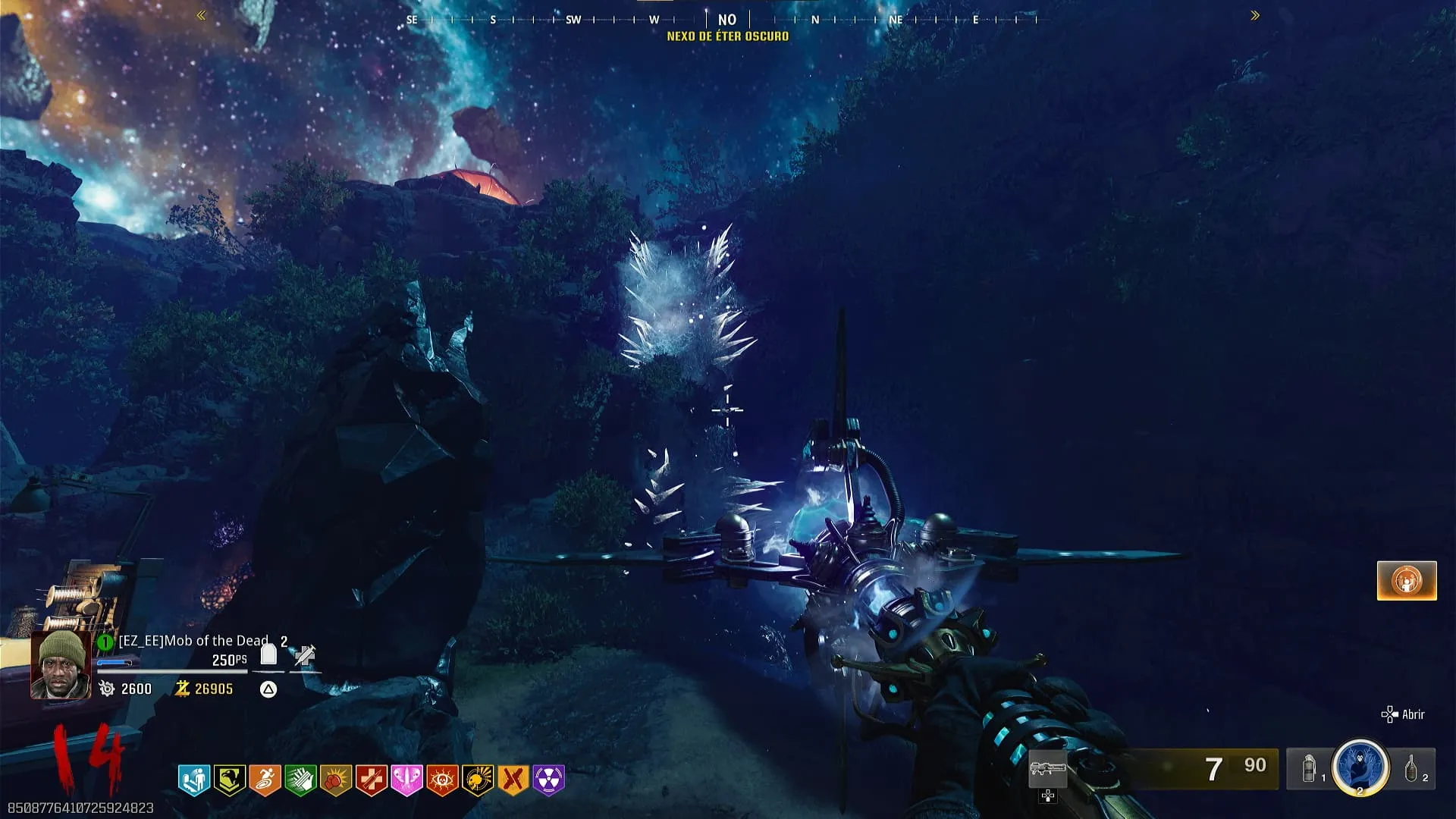The image size is (1456, 819).
Task: Choose the orange crossed pistols perk icon
Action: pos(513,780)
